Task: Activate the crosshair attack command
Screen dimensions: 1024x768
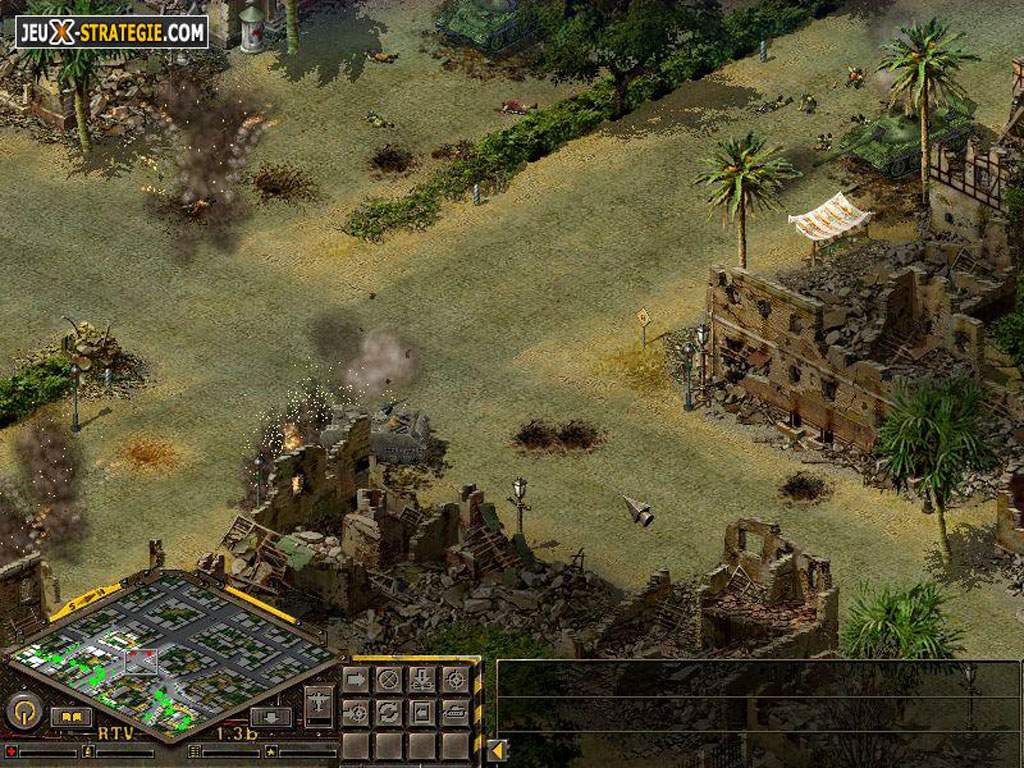Action: [455, 680]
